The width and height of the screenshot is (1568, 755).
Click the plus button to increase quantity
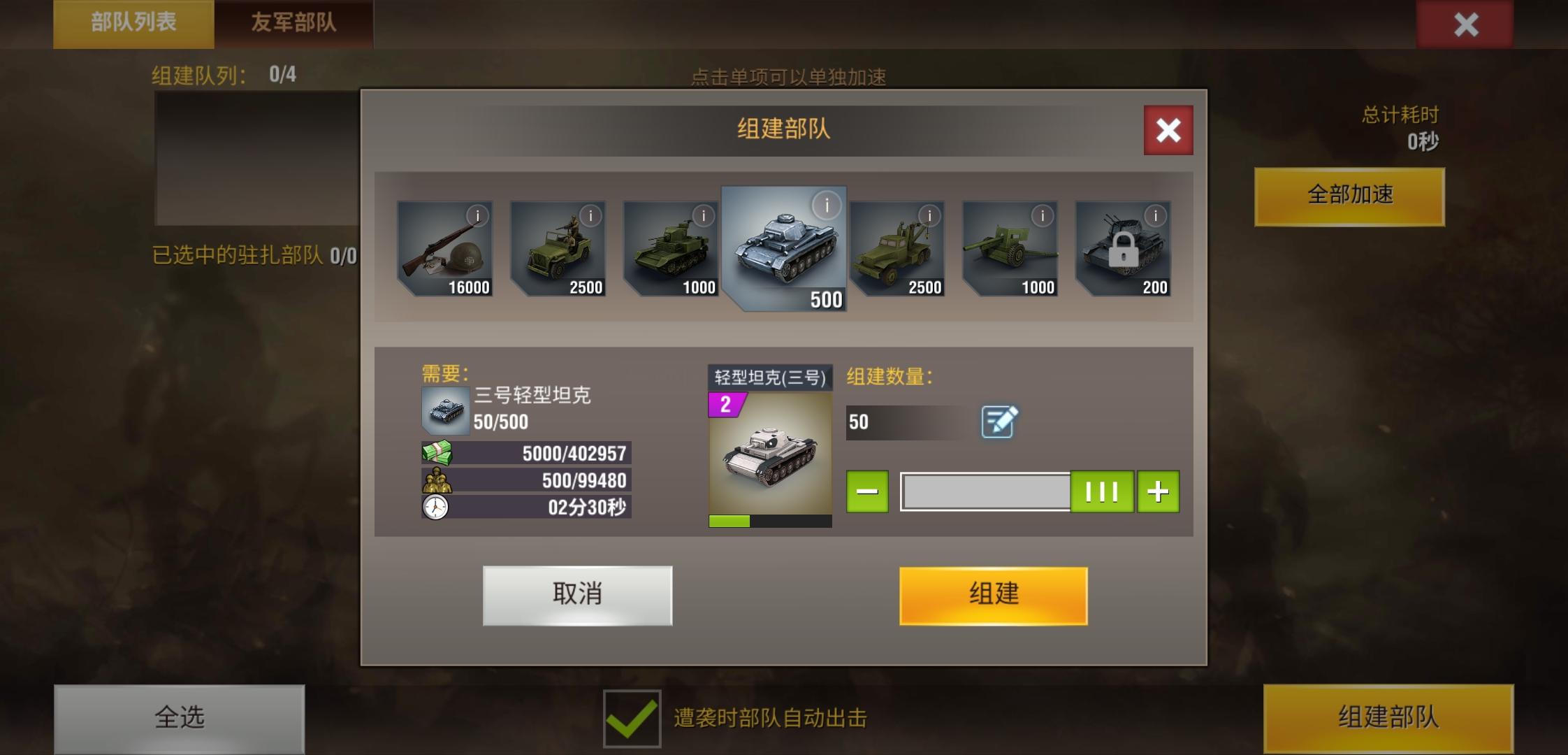(1156, 491)
